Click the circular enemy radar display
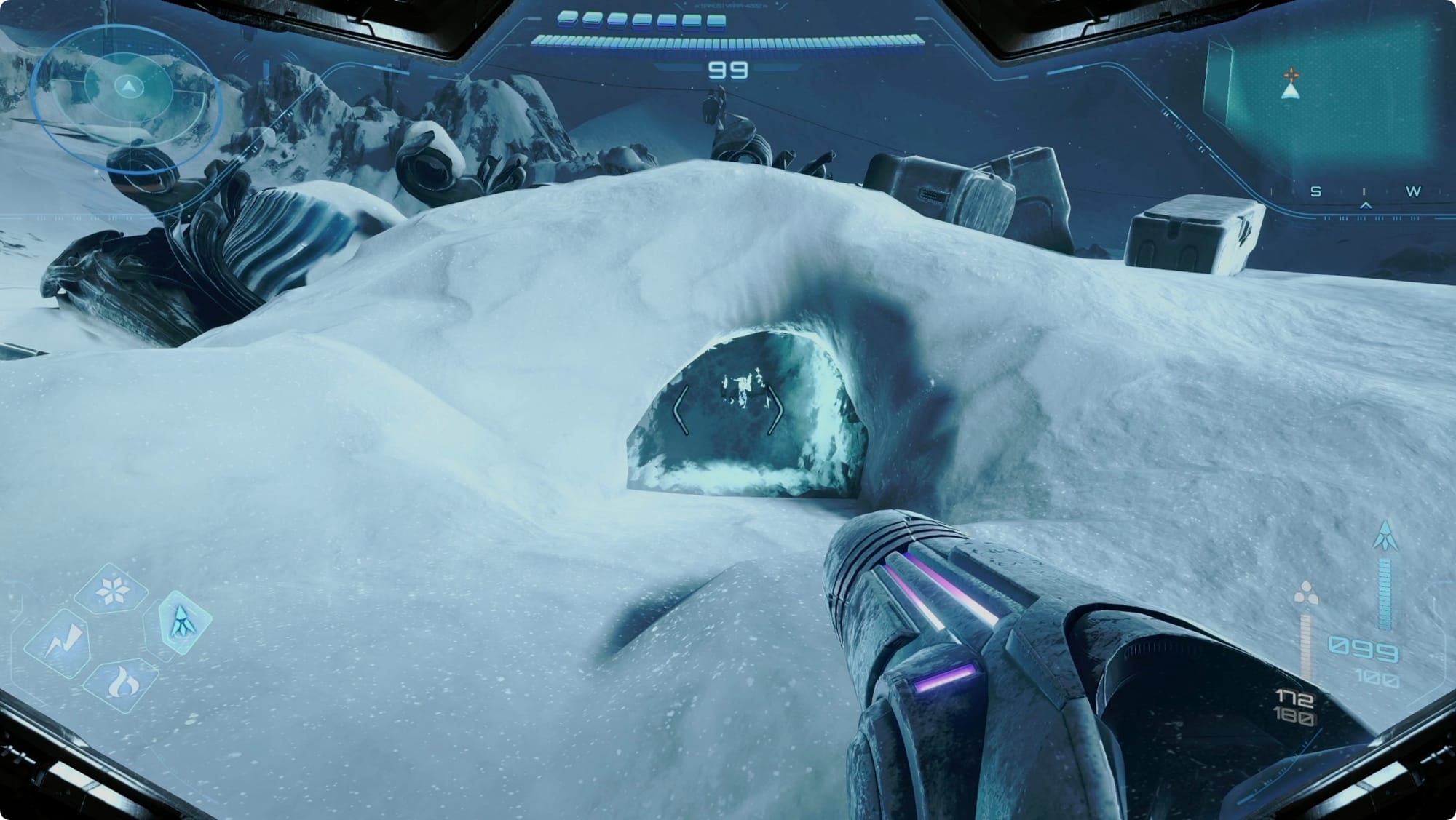The height and width of the screenshot is (820, 1456). (x=129, y=89)
